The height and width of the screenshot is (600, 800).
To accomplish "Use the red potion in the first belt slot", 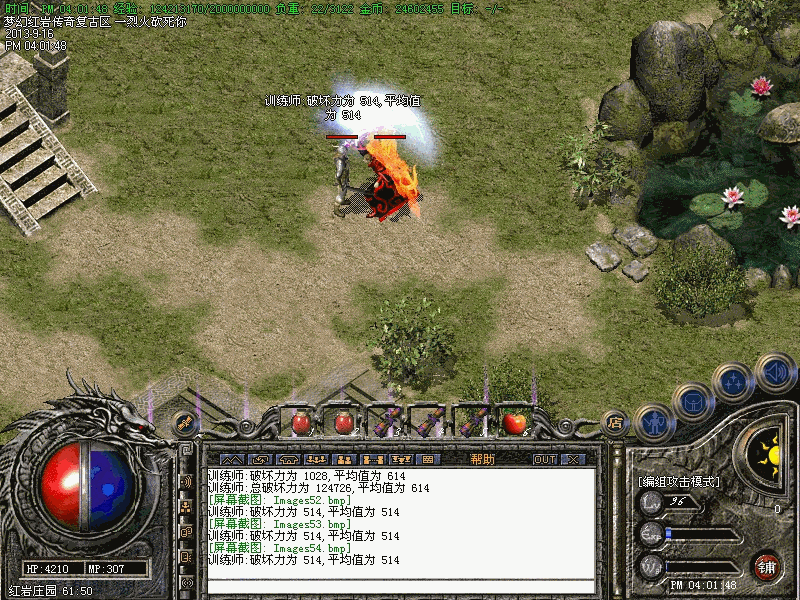I will pos(300,422).
